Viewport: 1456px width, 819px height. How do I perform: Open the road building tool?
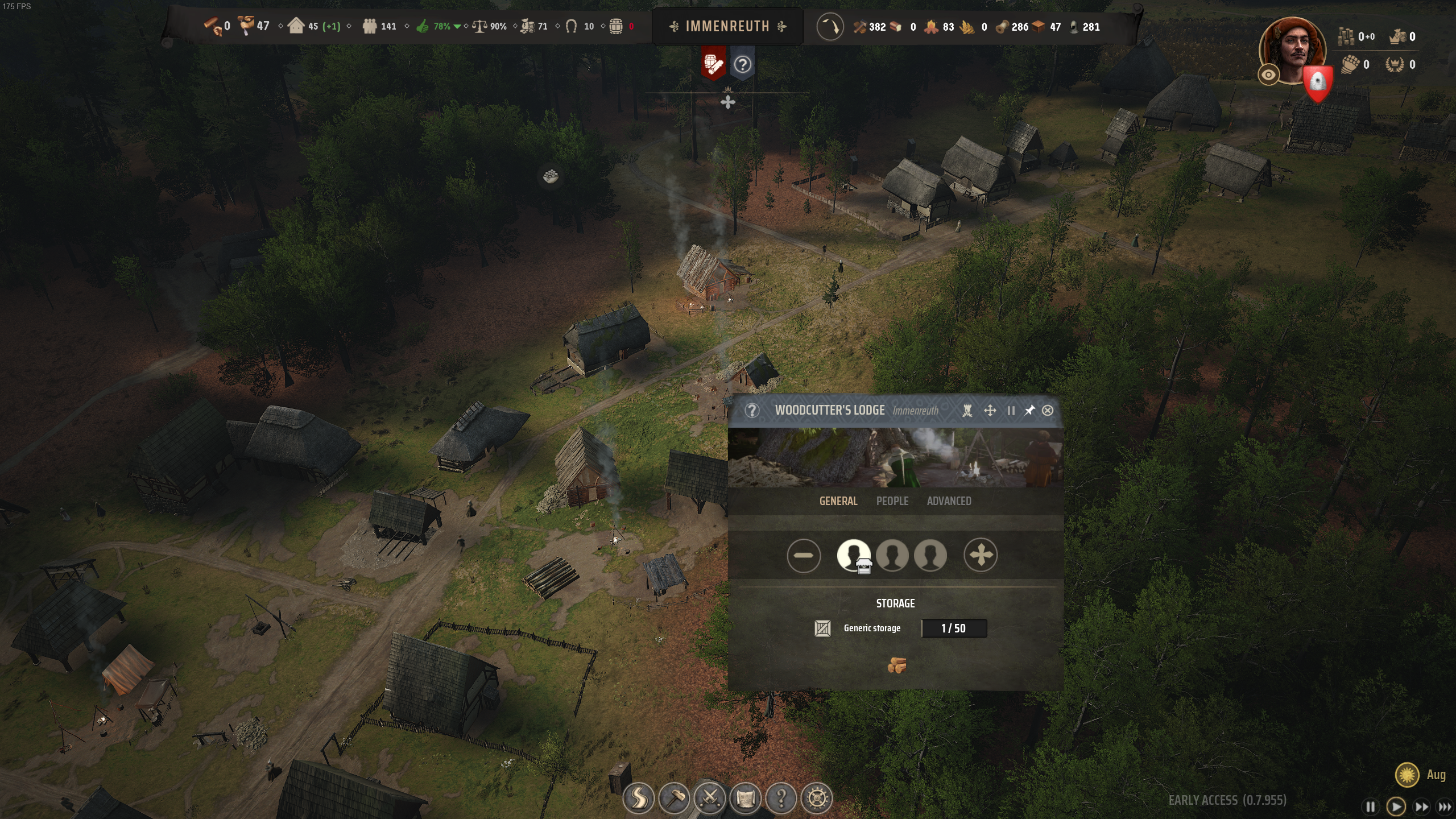pos(638,798)
